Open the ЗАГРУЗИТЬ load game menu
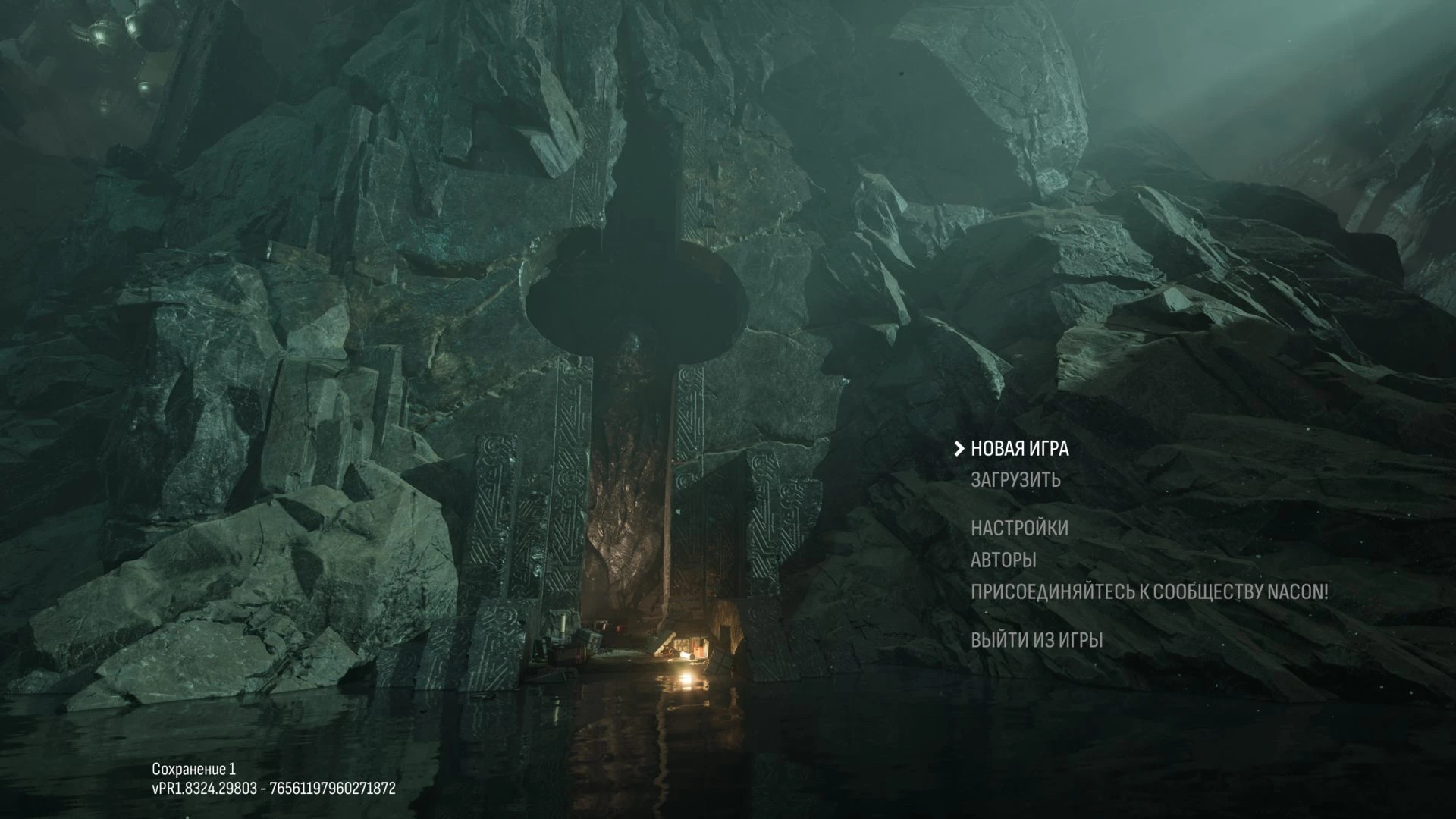The height and width of the screenshot is (819, 1456). pos(1015,480)
